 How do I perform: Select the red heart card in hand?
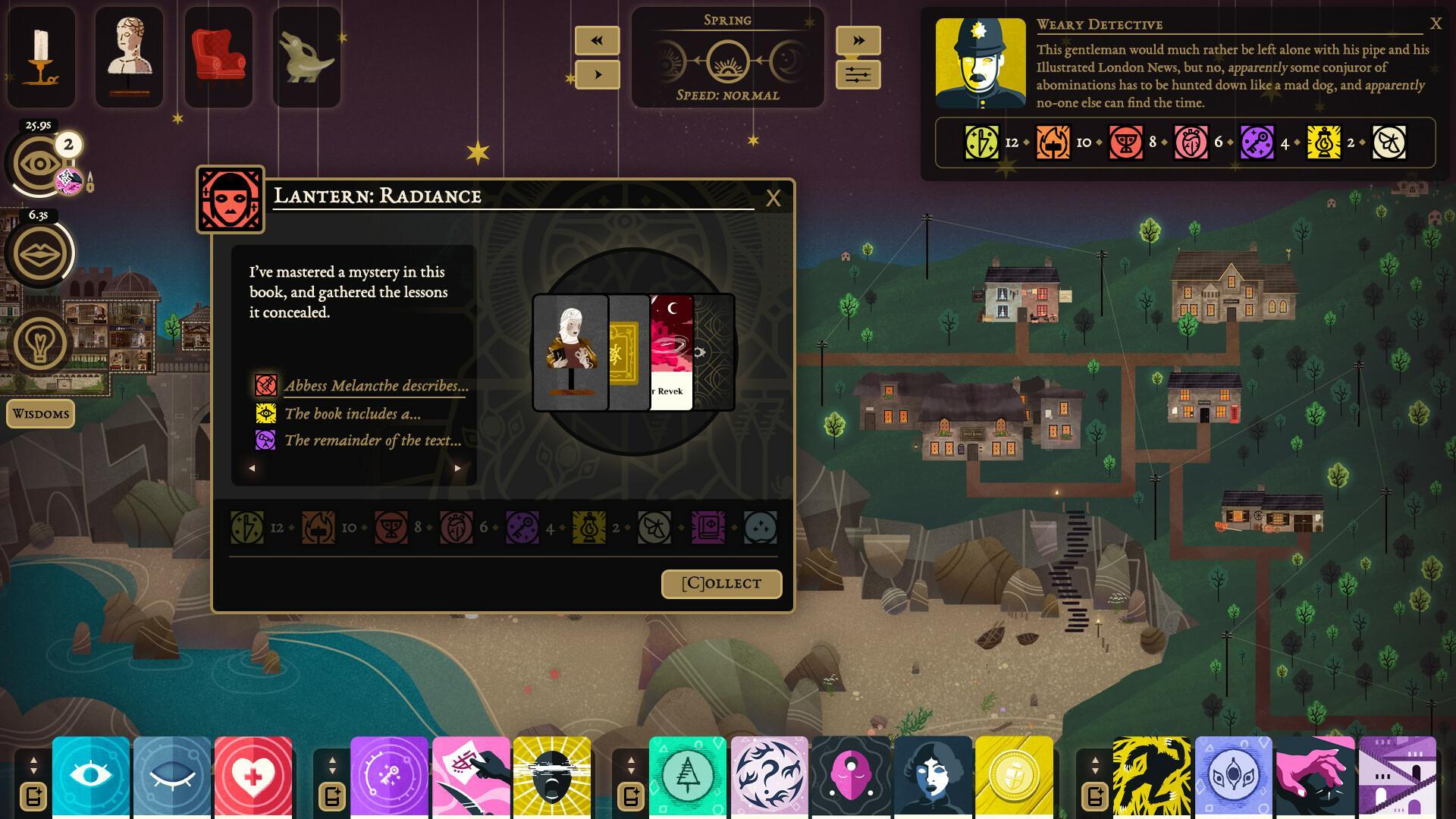pos(253,776)
